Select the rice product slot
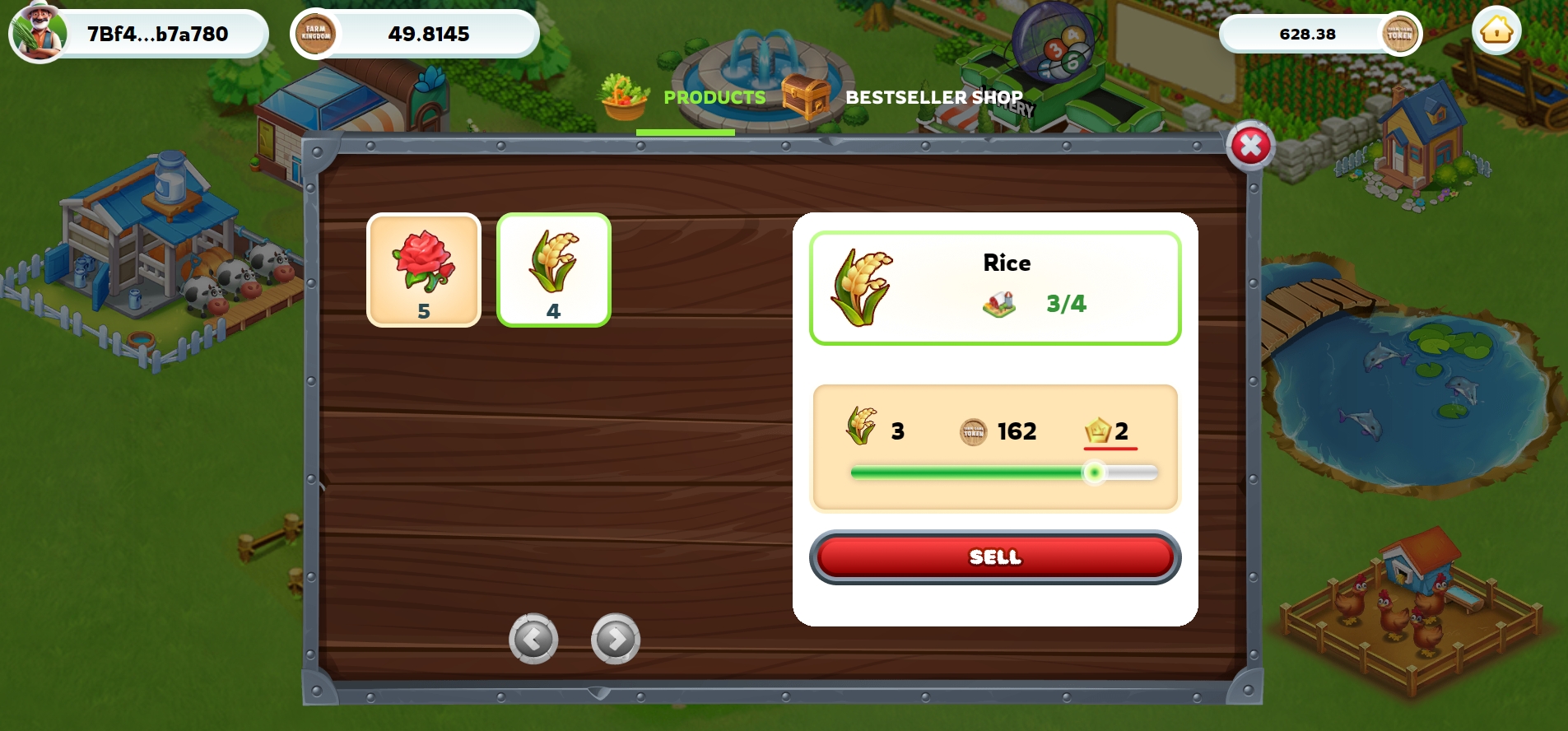The height and width of the screenshot is (731, 1568). click(x=554, y=270)
